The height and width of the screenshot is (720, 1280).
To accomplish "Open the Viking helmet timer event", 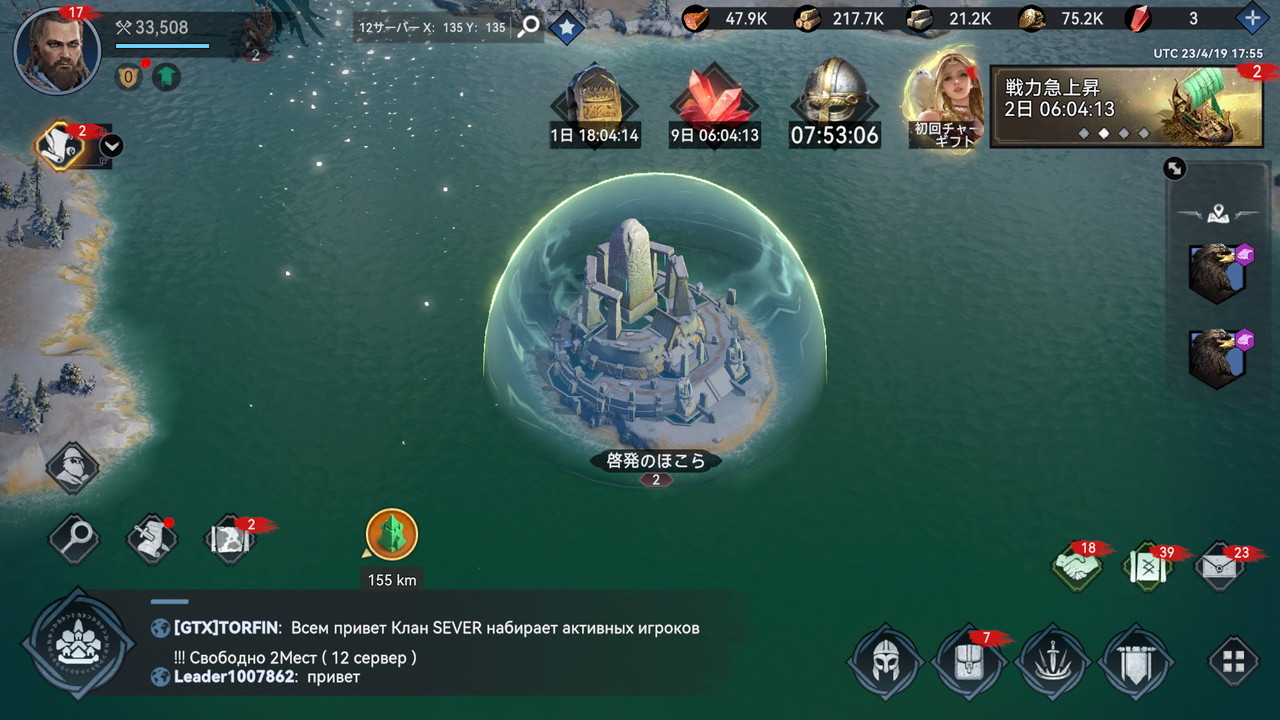I will pyautogui.click(x=834, y=104).
